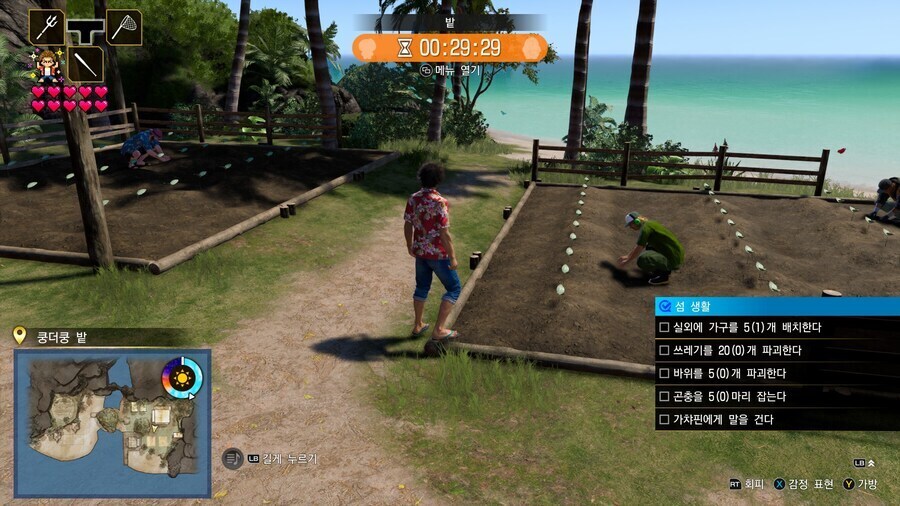Click the pixel character portrait
This screenshot has width=900, height=506.
[45, 66]
